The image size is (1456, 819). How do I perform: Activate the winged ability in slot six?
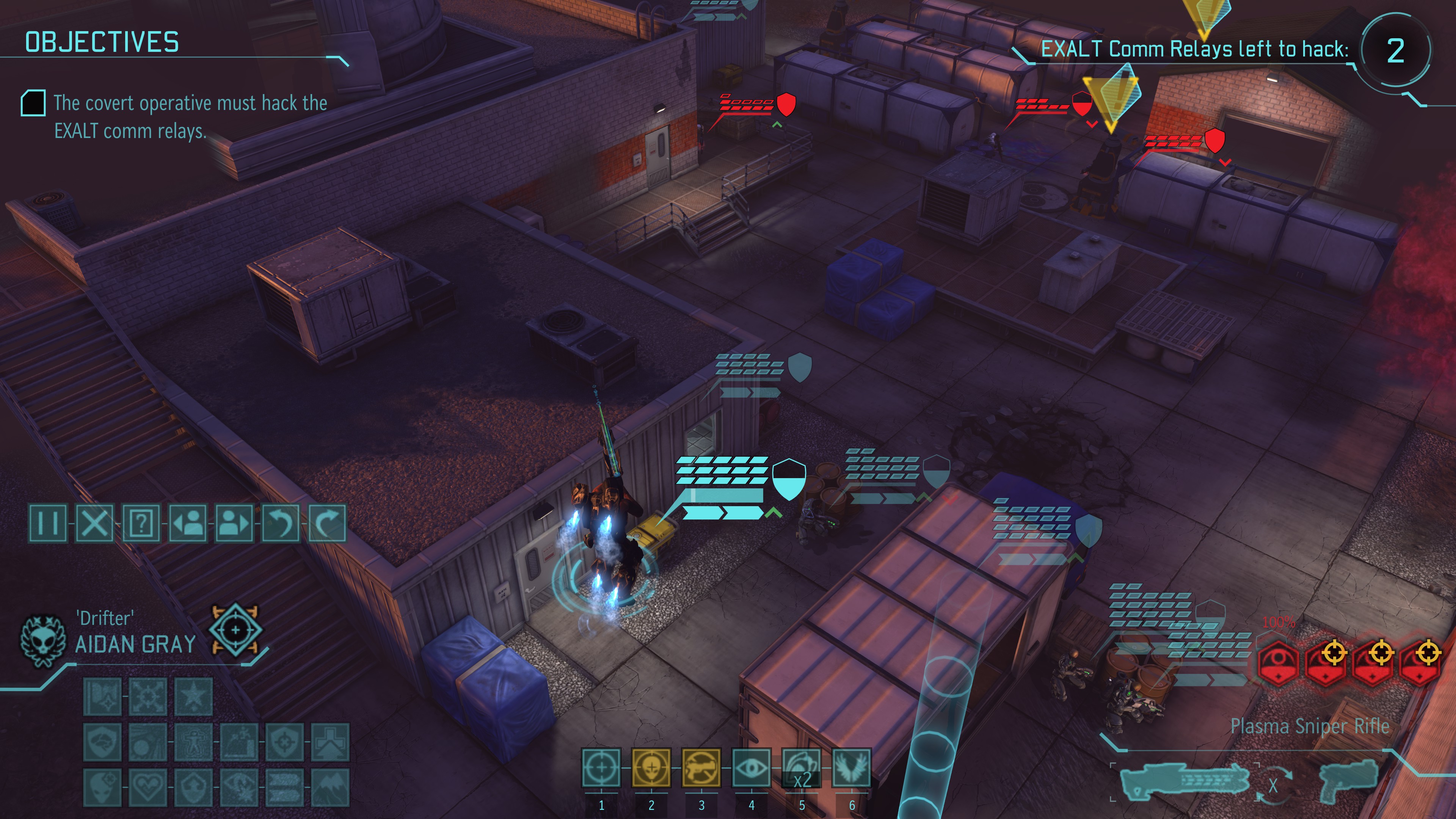pos(852,767)
